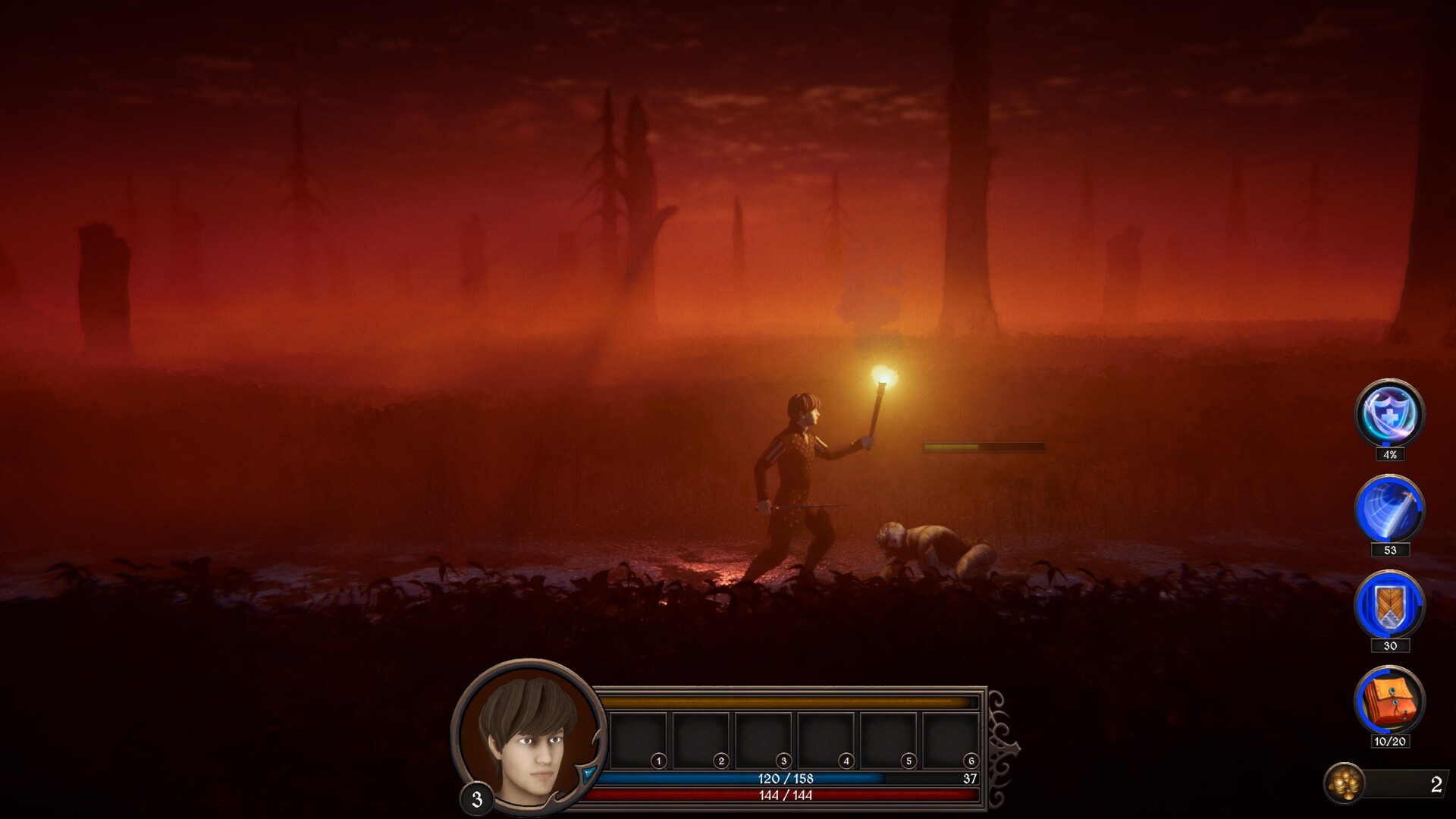
Task: Activate the sword slash icon
Action: click(x=1389, y=509)
